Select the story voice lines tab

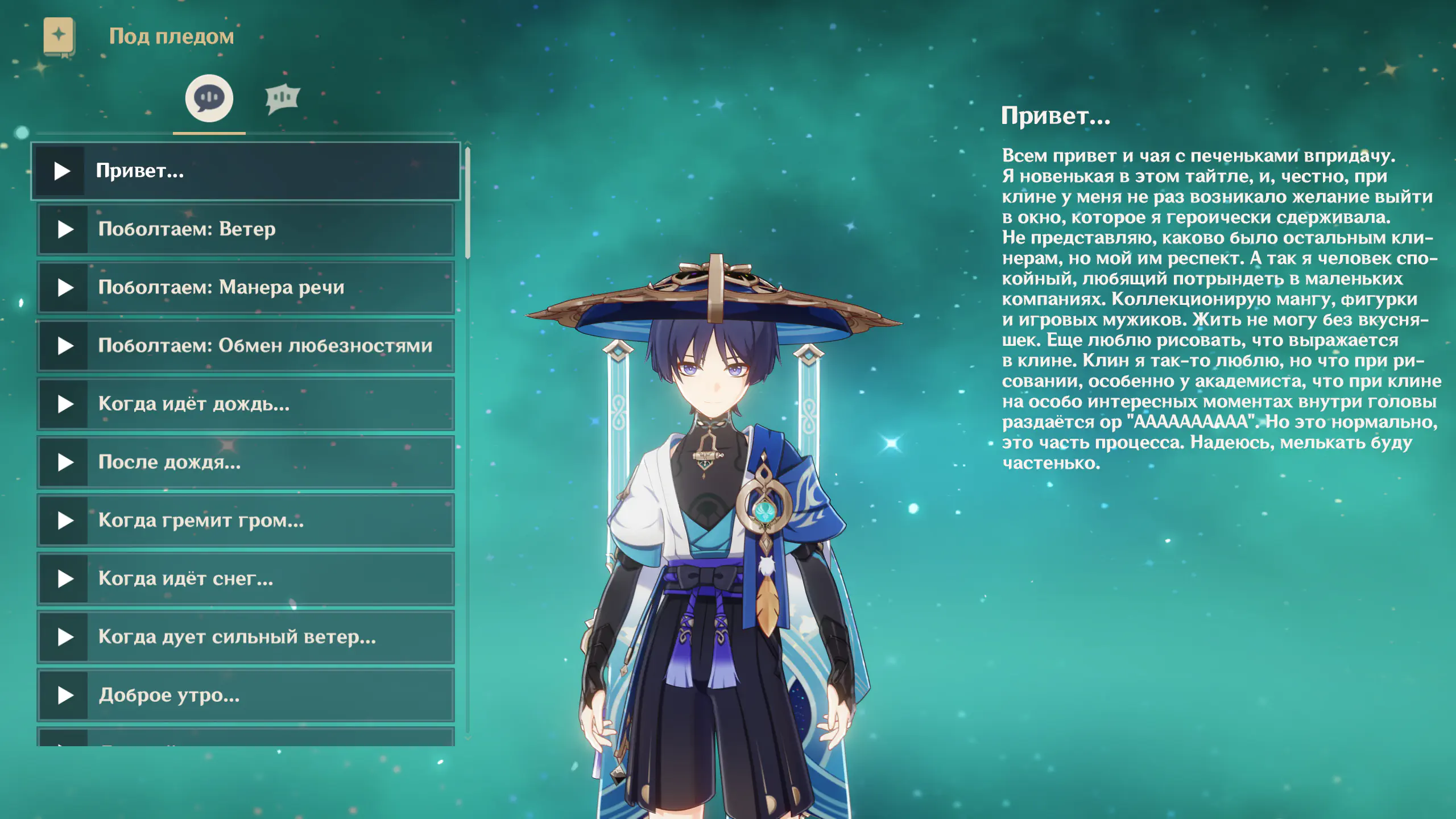click(209, 99)
